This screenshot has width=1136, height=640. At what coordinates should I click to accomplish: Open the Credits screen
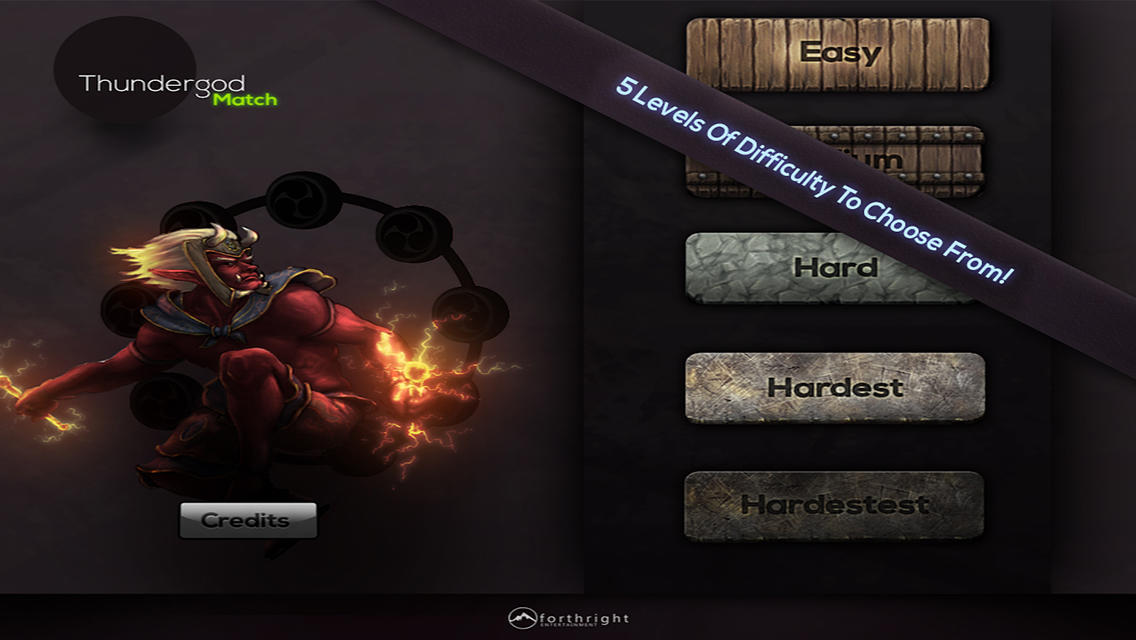tap(247, 520)
